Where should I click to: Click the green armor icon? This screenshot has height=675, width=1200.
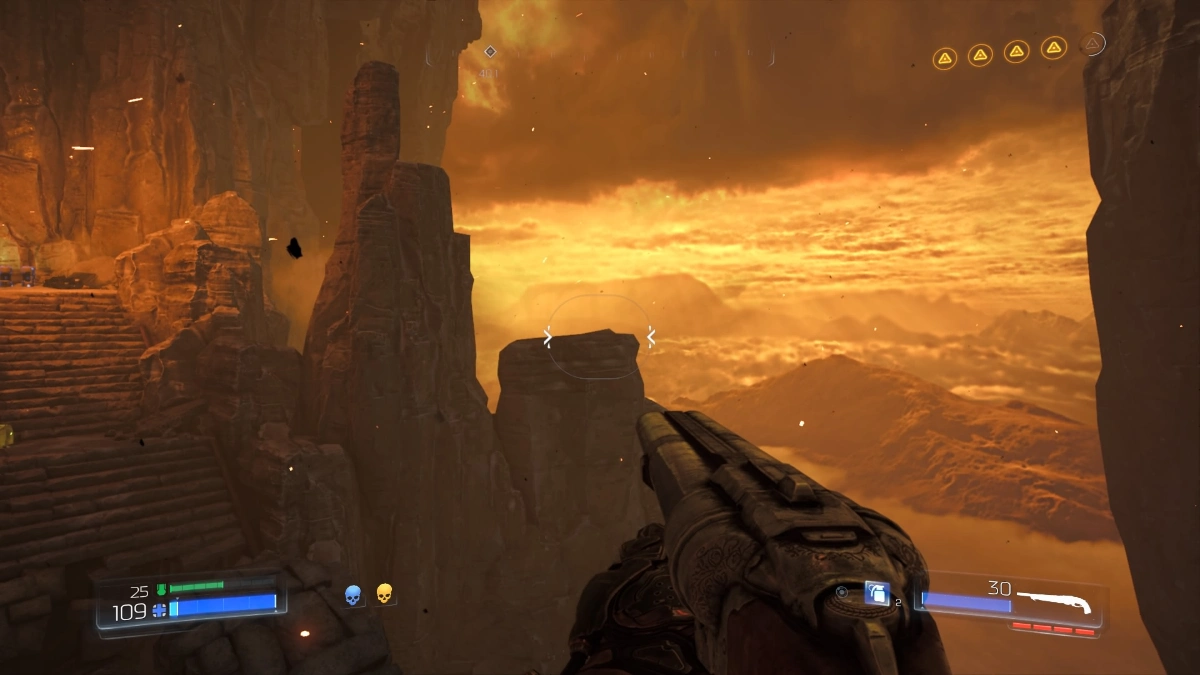click(160, 589)
